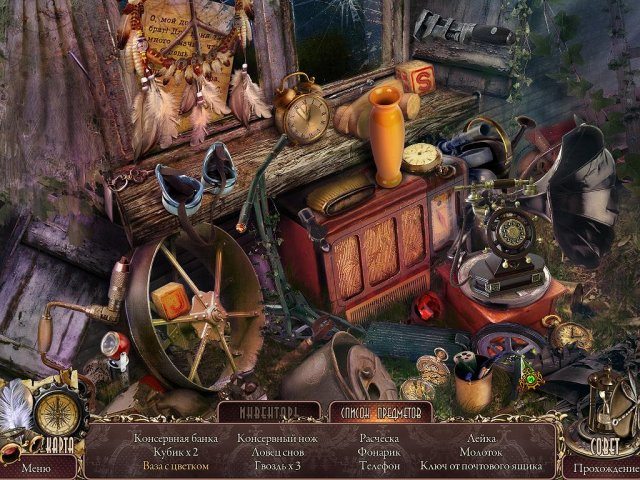Open the Прохождение walkthrough
The width and height of the screenshot is (640, 480).
[603, 467]
